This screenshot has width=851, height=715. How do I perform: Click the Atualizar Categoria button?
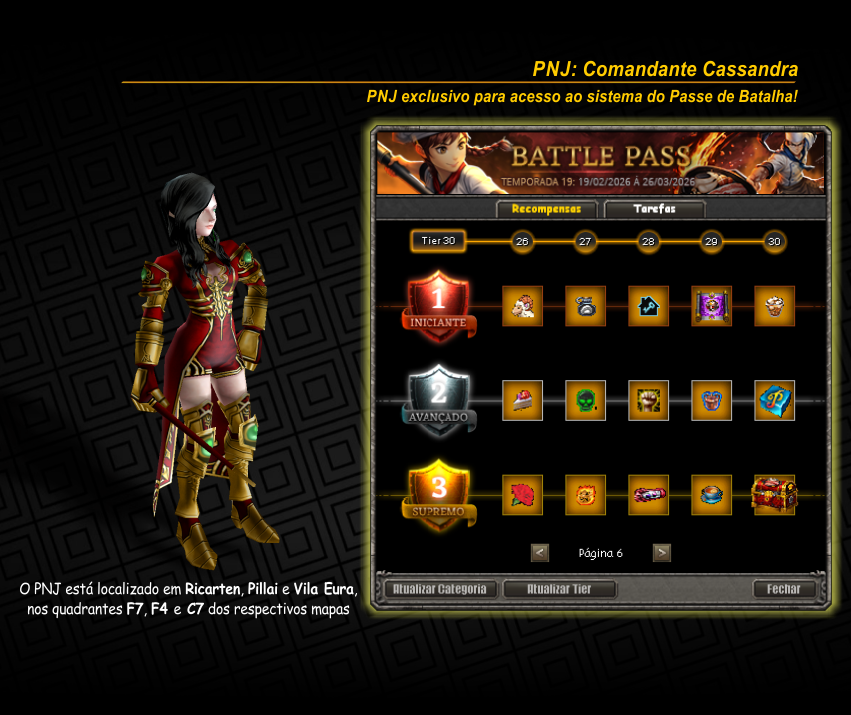439,589
